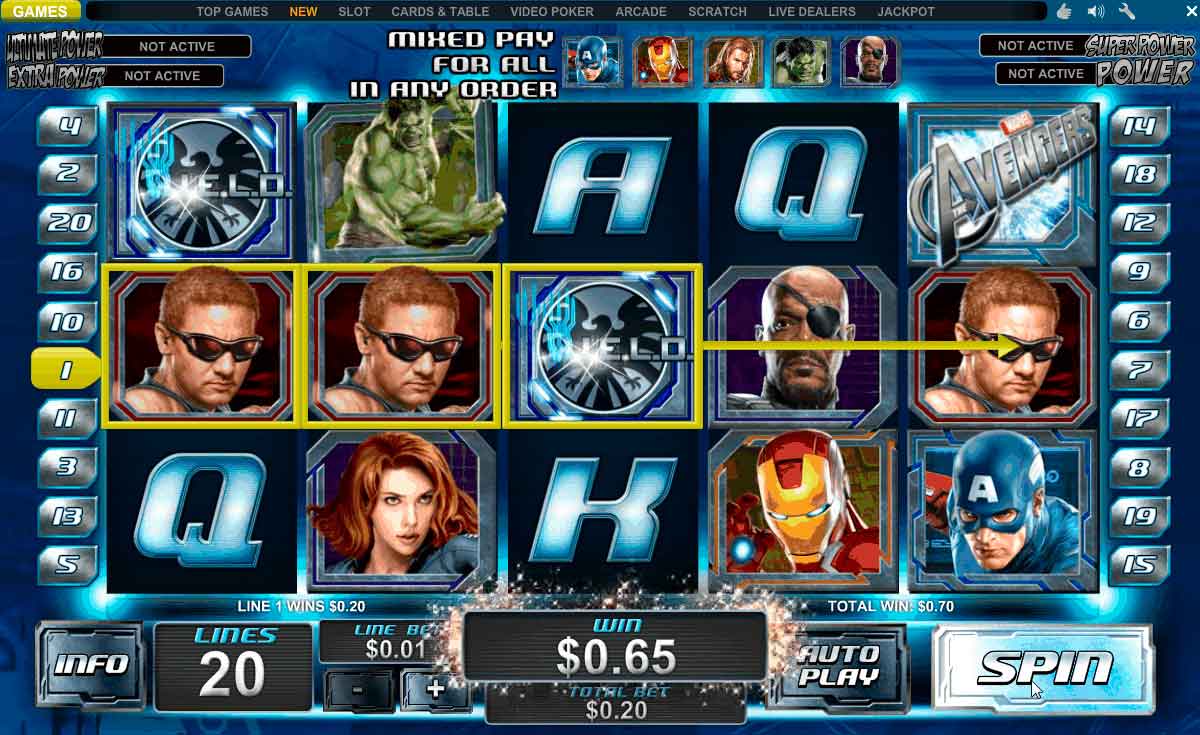
Task: Open the Info paytable
Action: point(90,665)
